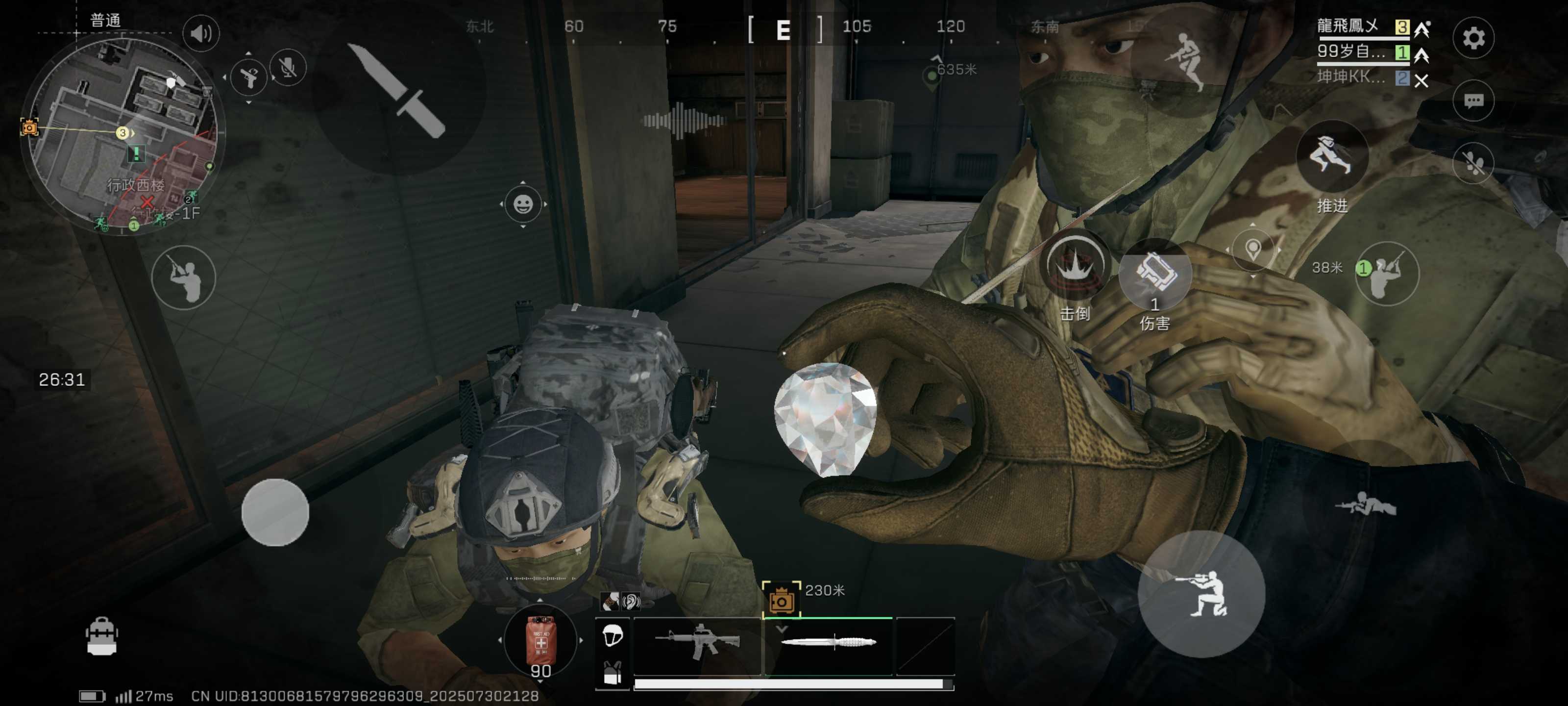
Task: Place a map ping marker
Action: [x=1253, y=250]
